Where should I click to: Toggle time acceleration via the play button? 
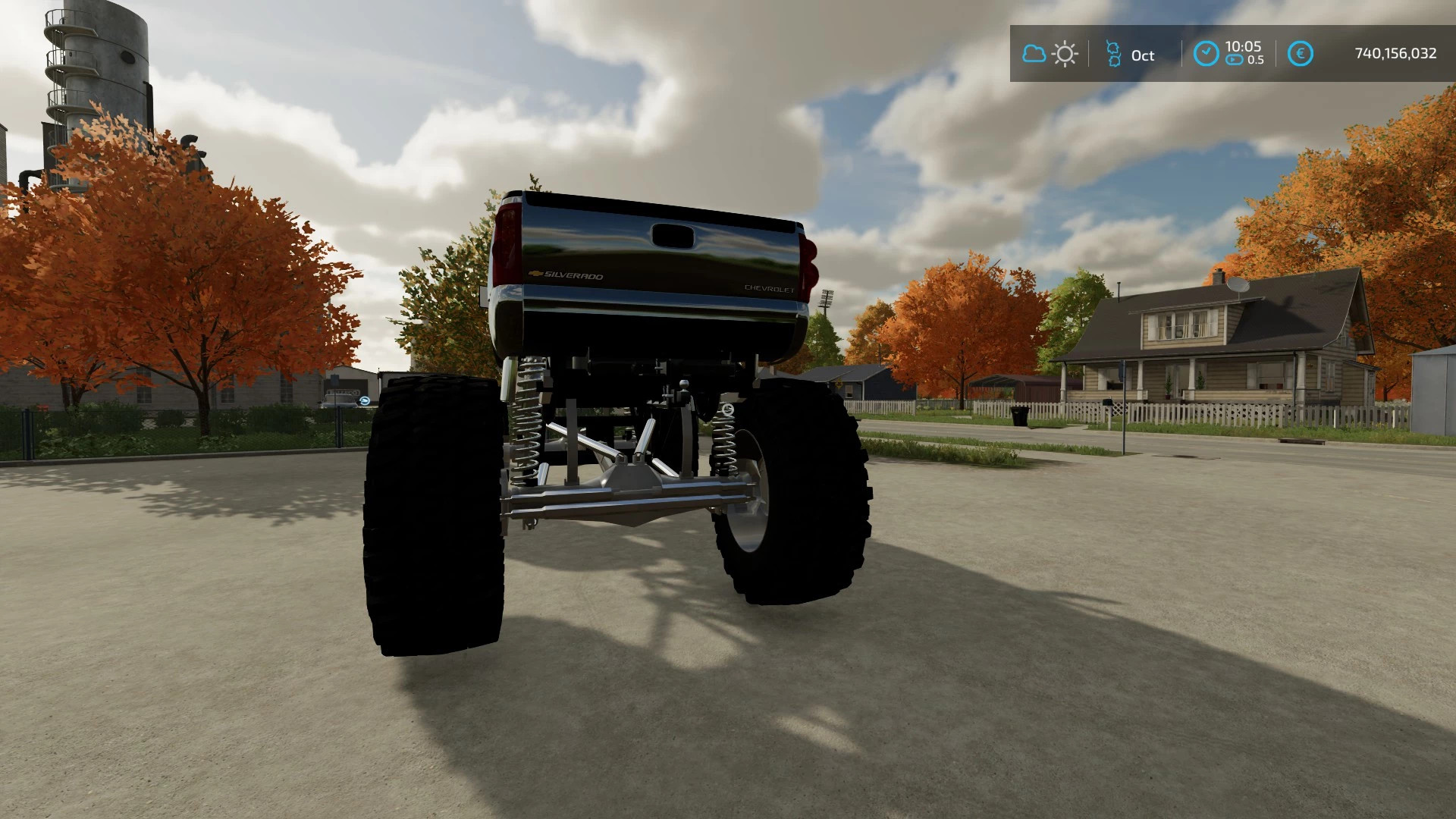[x=1234, y=58]
